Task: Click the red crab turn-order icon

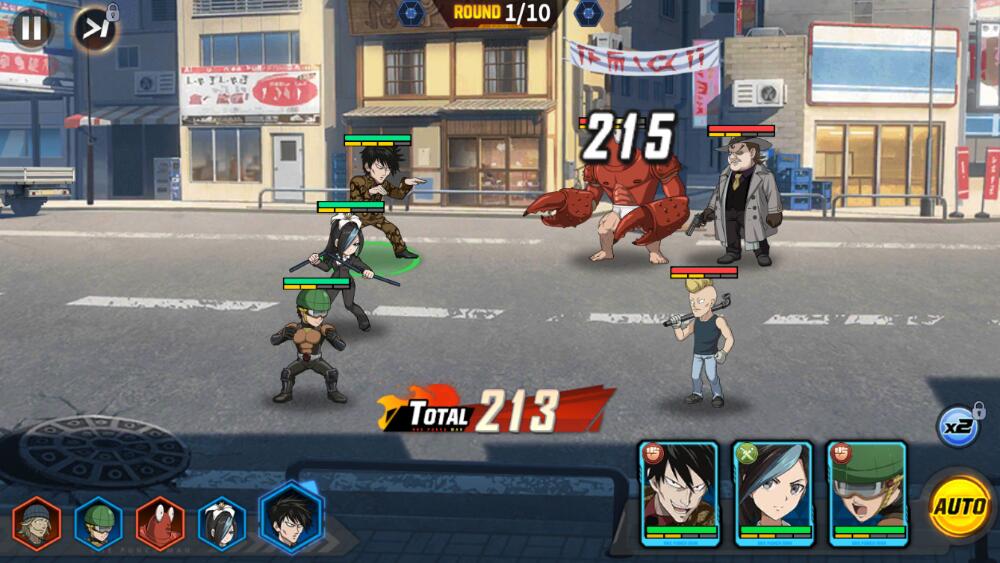Action: tap(160, 524)
